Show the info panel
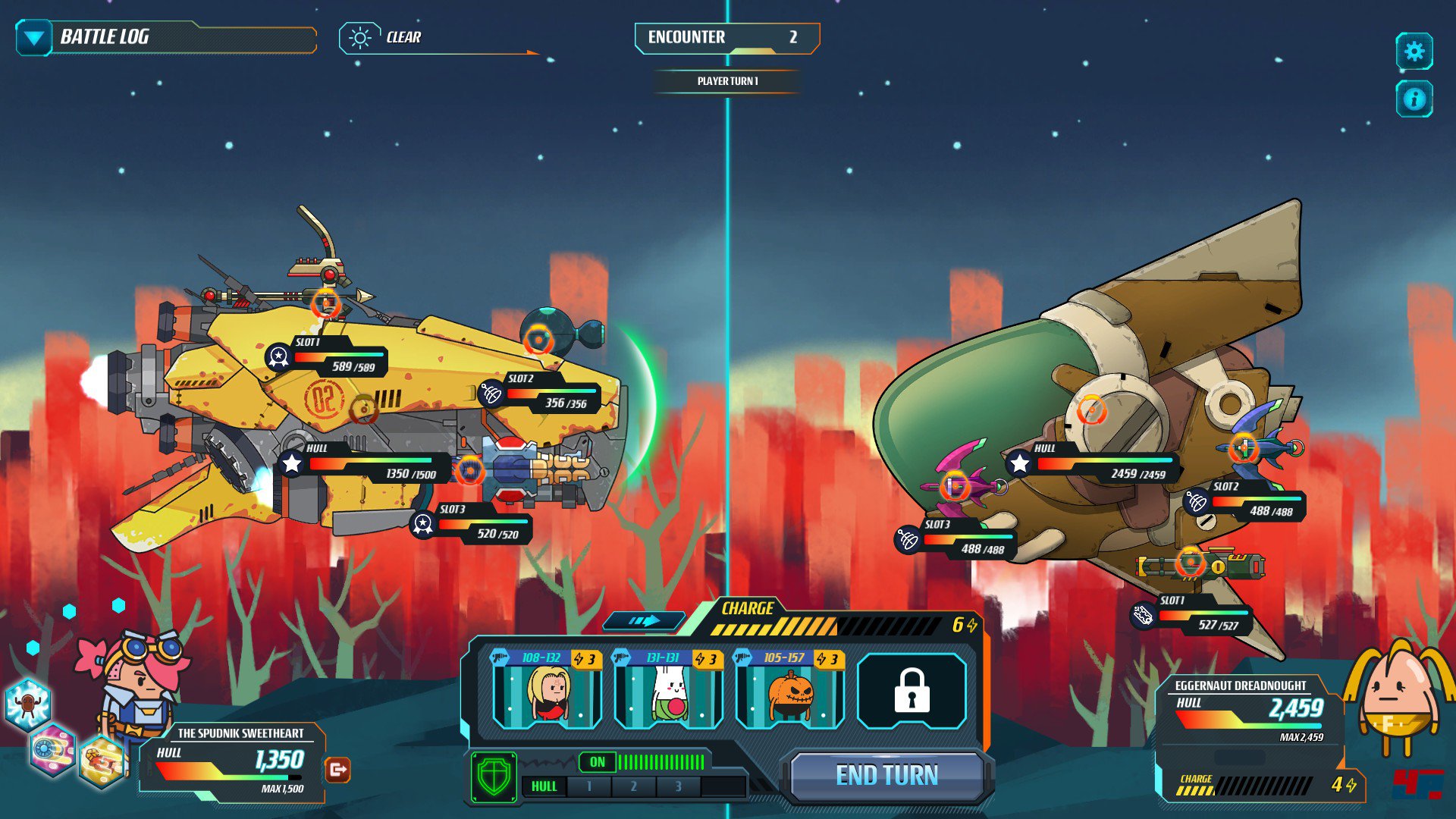 point(1414,99)
